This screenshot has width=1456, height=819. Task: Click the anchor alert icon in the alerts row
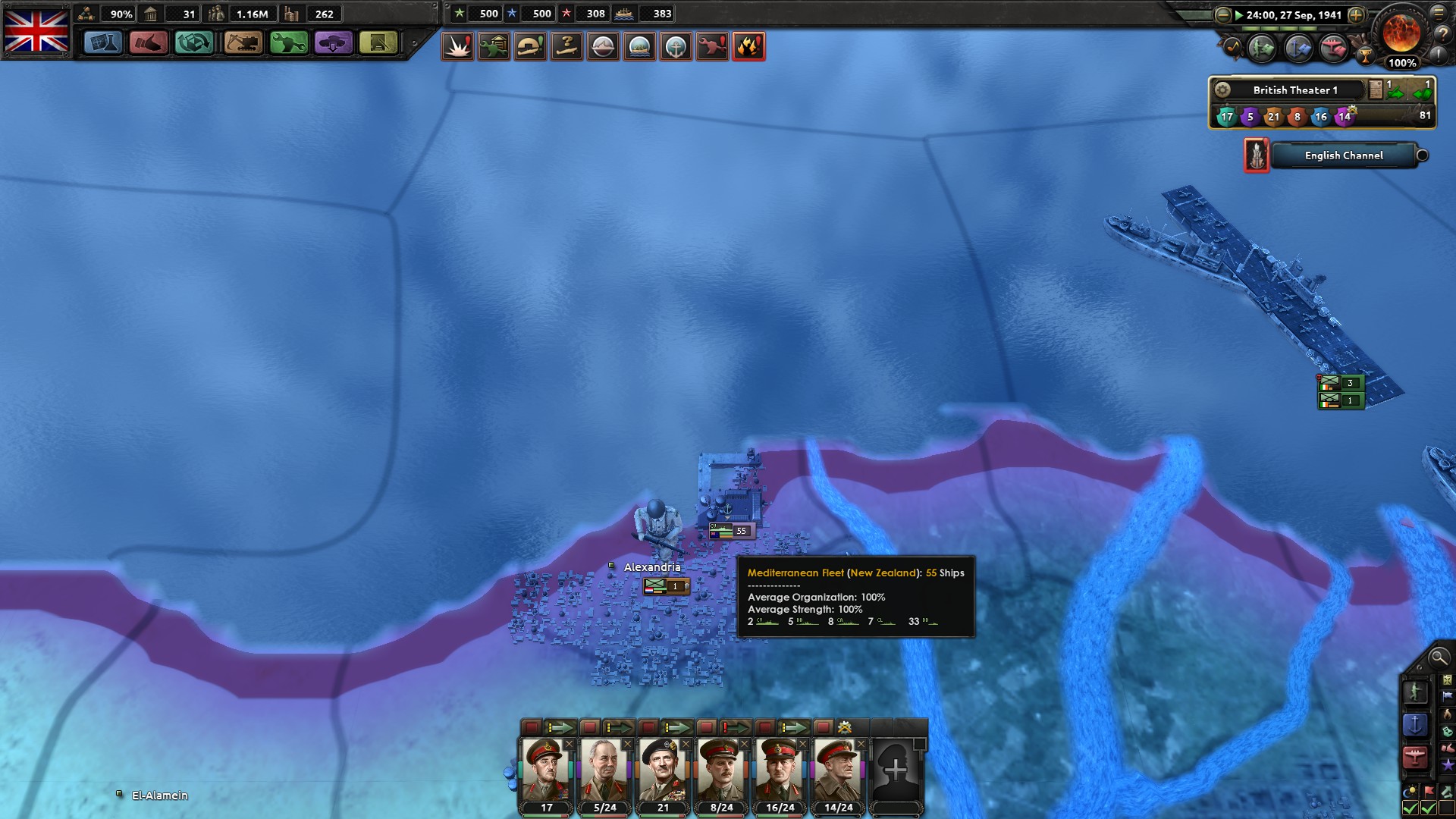point(676,47)
